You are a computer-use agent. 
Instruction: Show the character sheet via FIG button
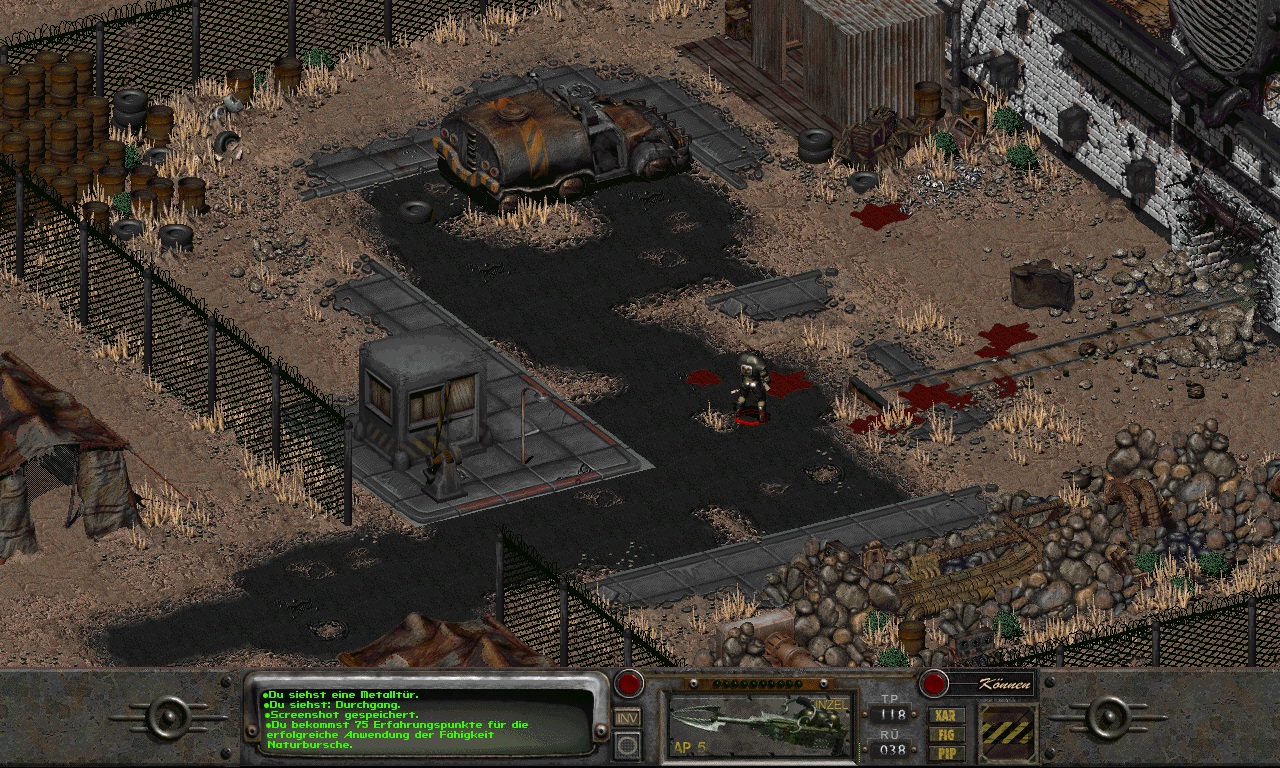[946, 733]
